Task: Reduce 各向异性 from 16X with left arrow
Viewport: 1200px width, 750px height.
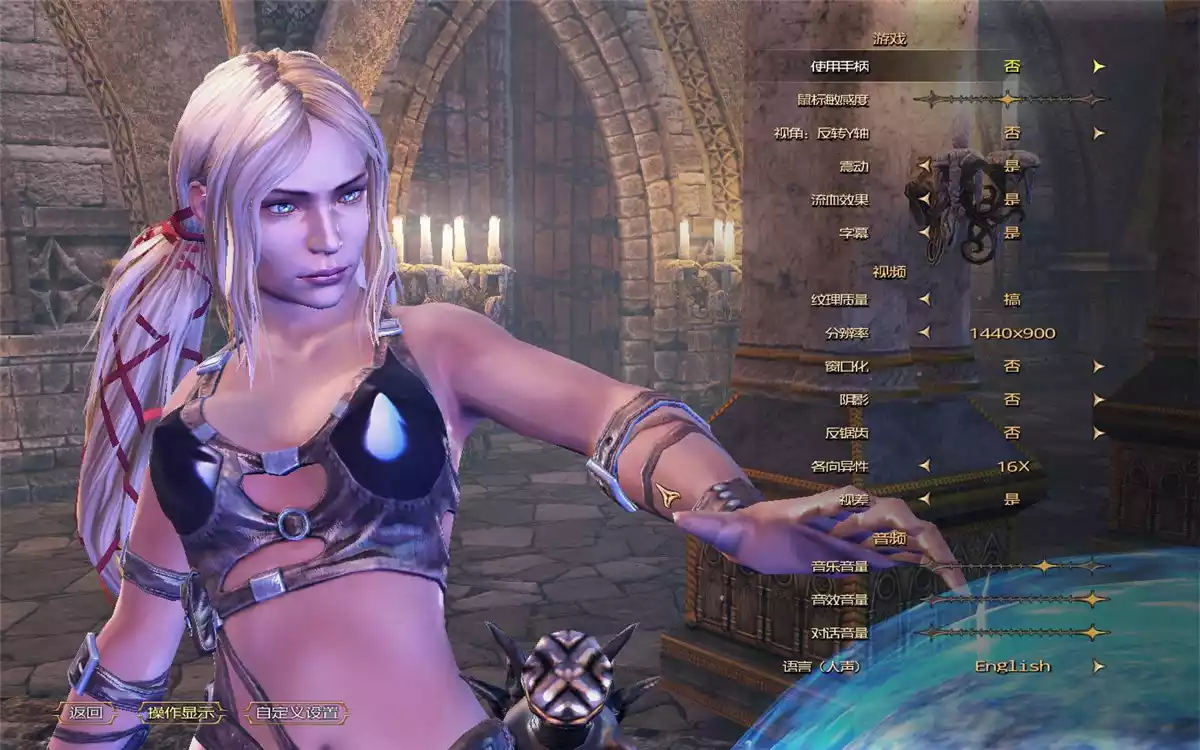Action: tap(924, 466)
